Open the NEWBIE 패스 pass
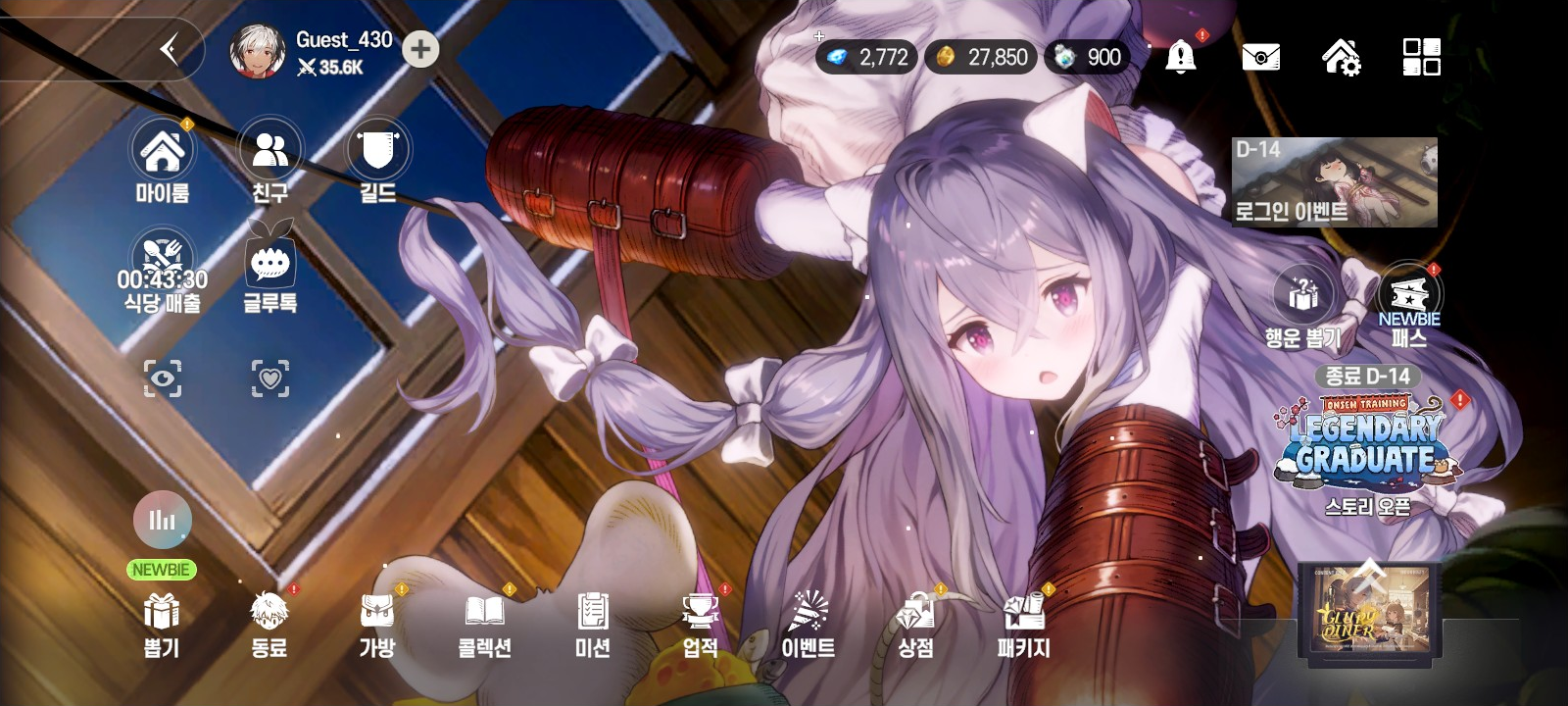Screen dimensions: 1568x706 [1408, 294]
